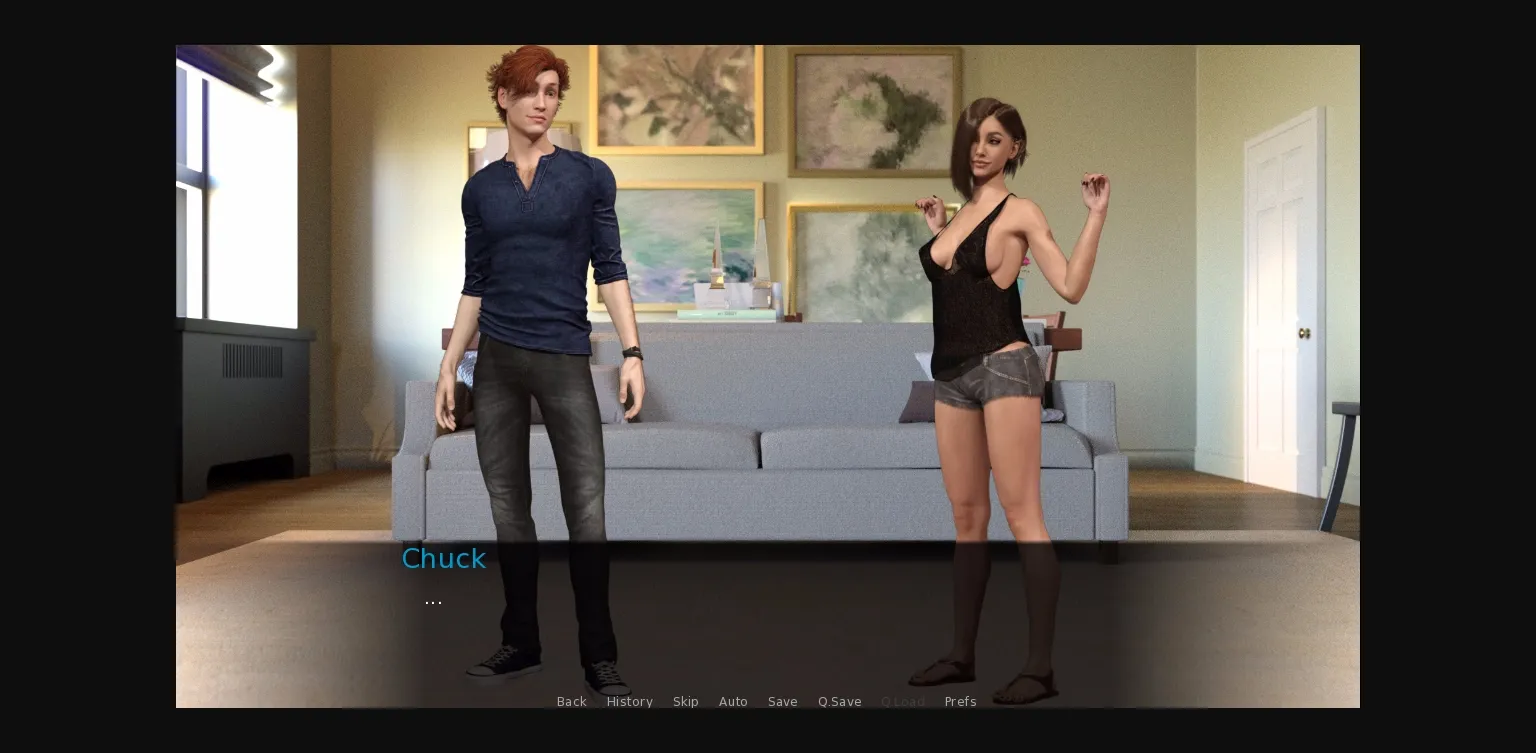1536x753 pixels.
Task: Enable Skip mode
Action: pyautogui.click(x=685, y=701)
